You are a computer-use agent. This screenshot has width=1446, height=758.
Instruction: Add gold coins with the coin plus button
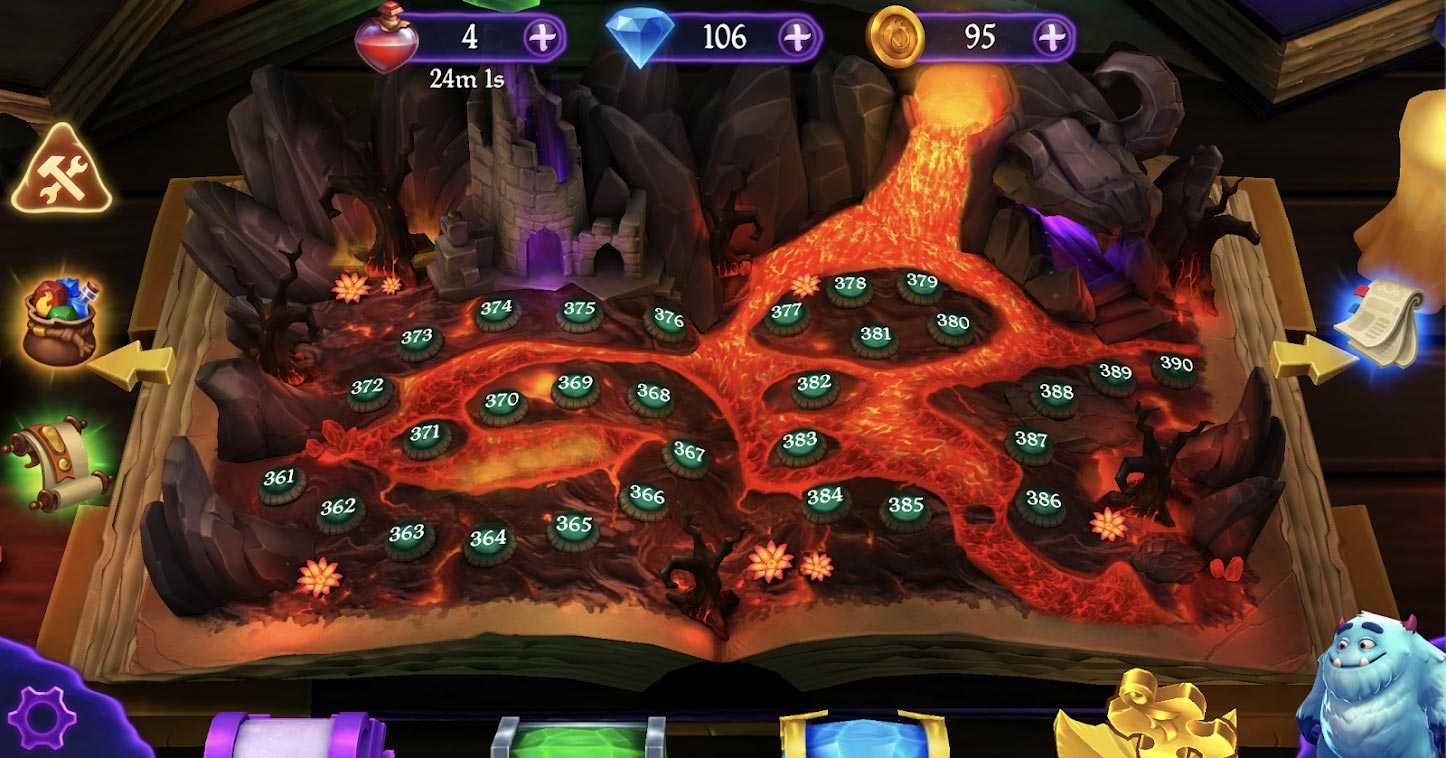1051,38
